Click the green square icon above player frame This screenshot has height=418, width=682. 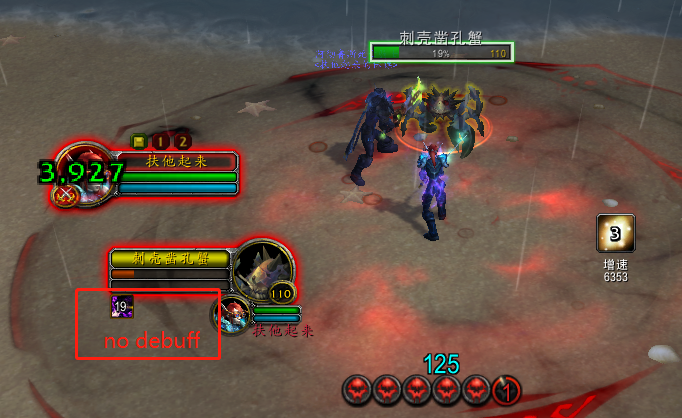pos(141,142)
